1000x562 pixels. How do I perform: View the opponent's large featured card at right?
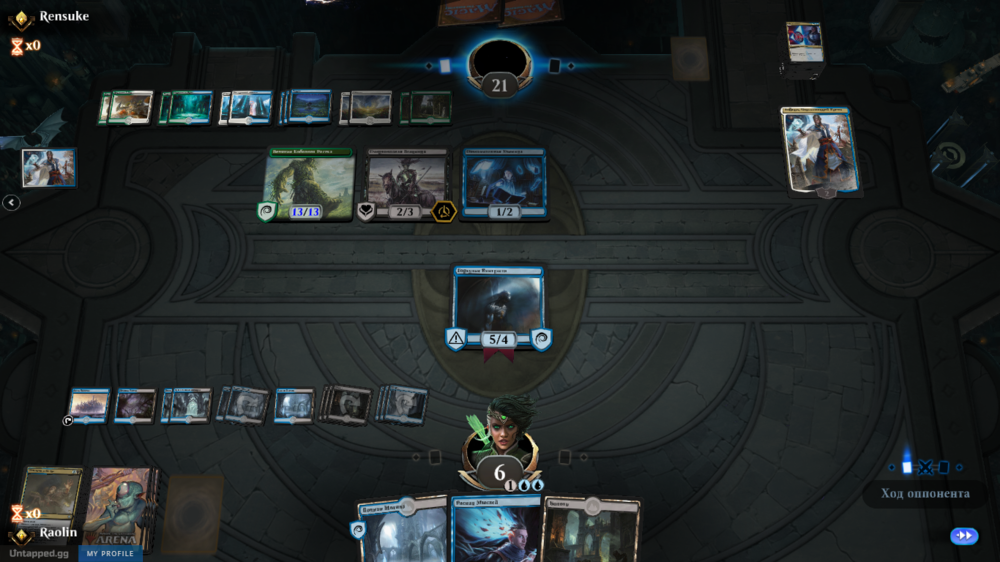(x=817, y=151)
